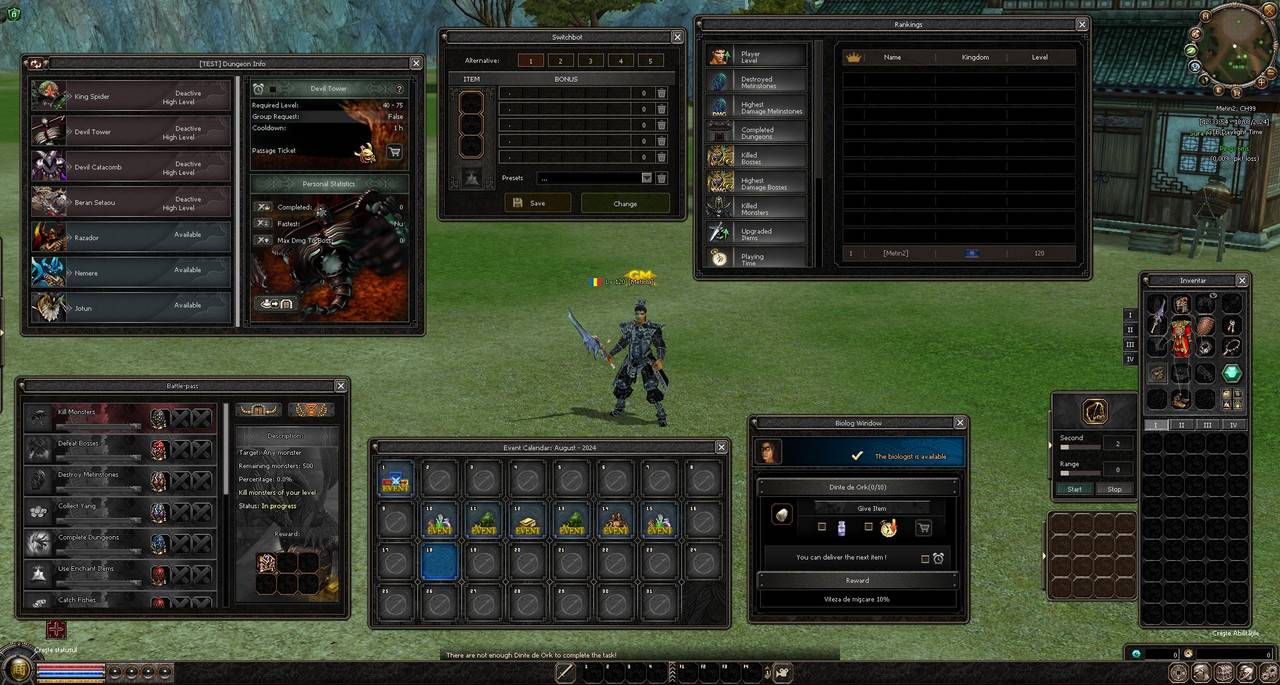
Task: Select day 1 event in the calendar
Action: [396, 481]
